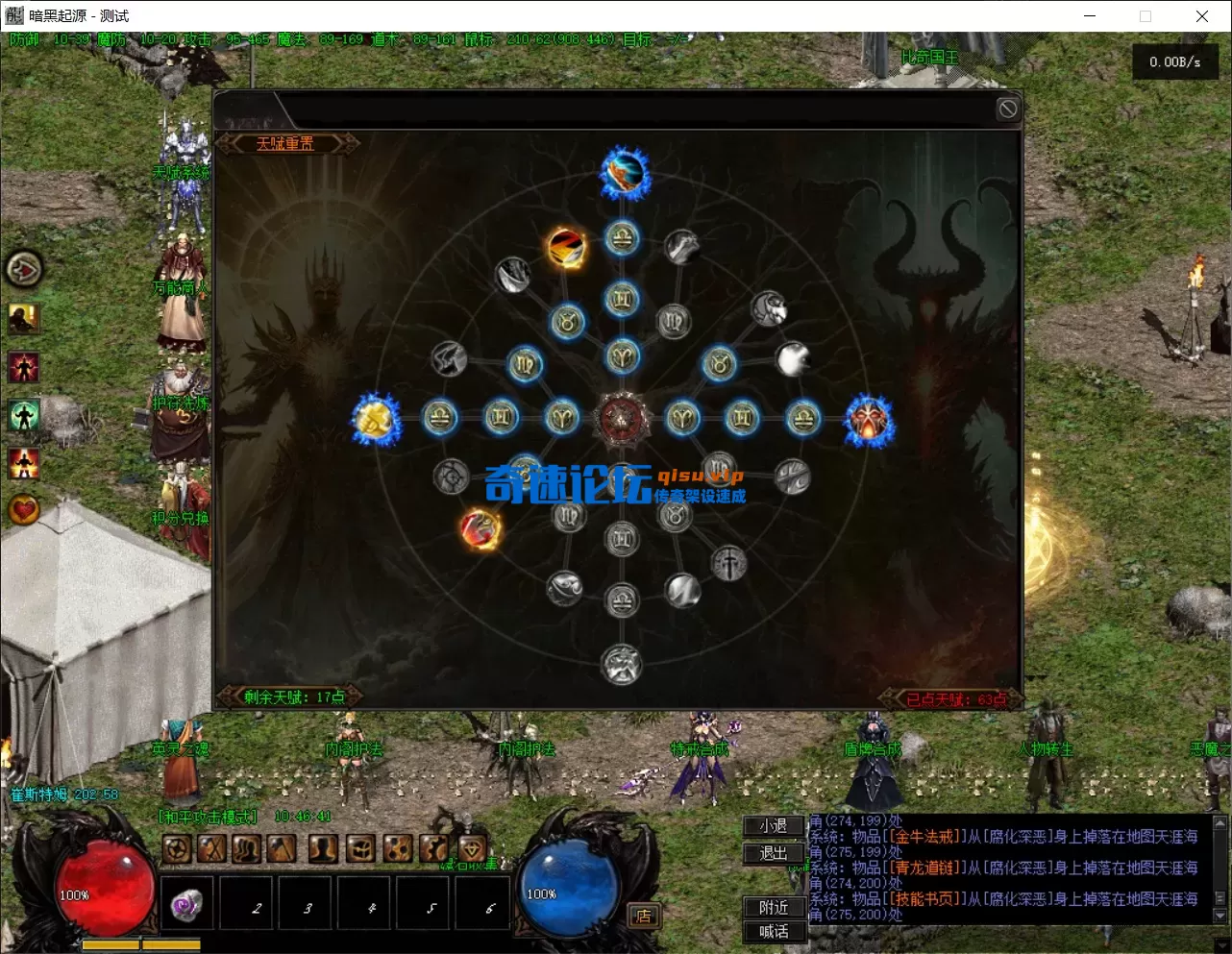The image size is (1232, 954).
Task: Switch chat to the 喊话 shout channel
Action: click(x=774, y=931)
